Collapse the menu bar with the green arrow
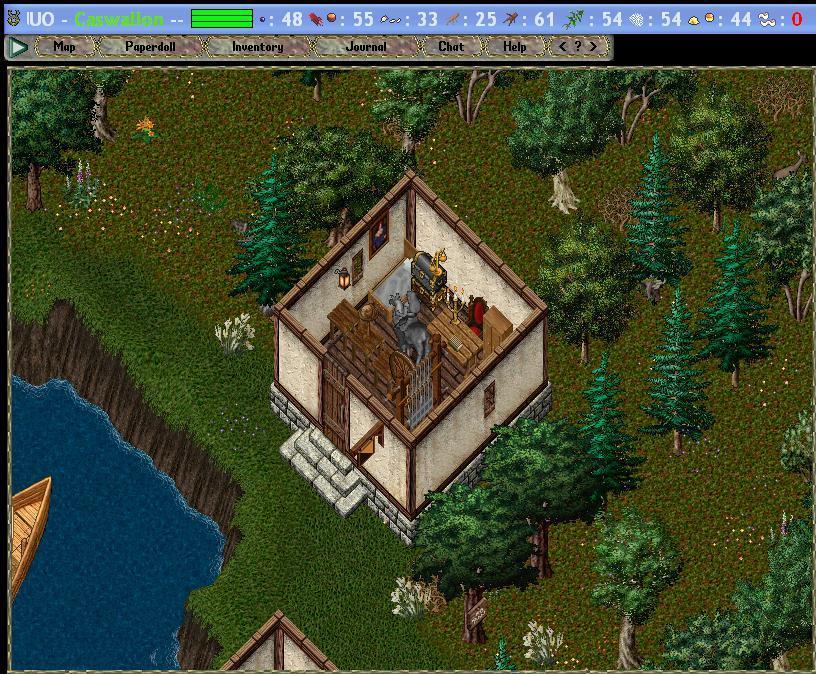 [18, 46]
